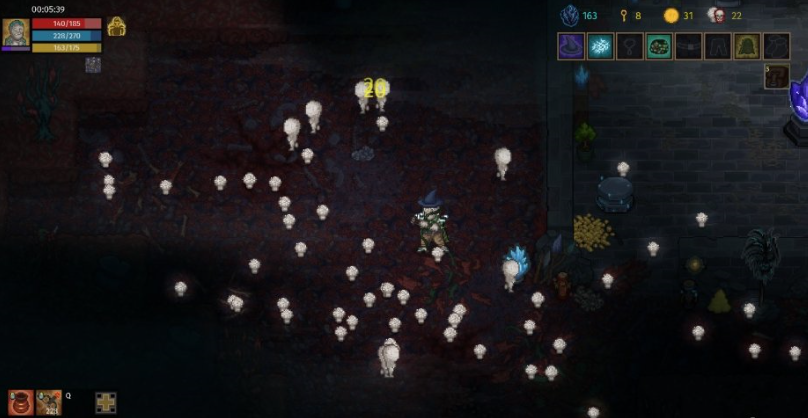This screenshot has width=808, height=418.
Task: Use the second ability with counter 221
Action: point(48,402)
